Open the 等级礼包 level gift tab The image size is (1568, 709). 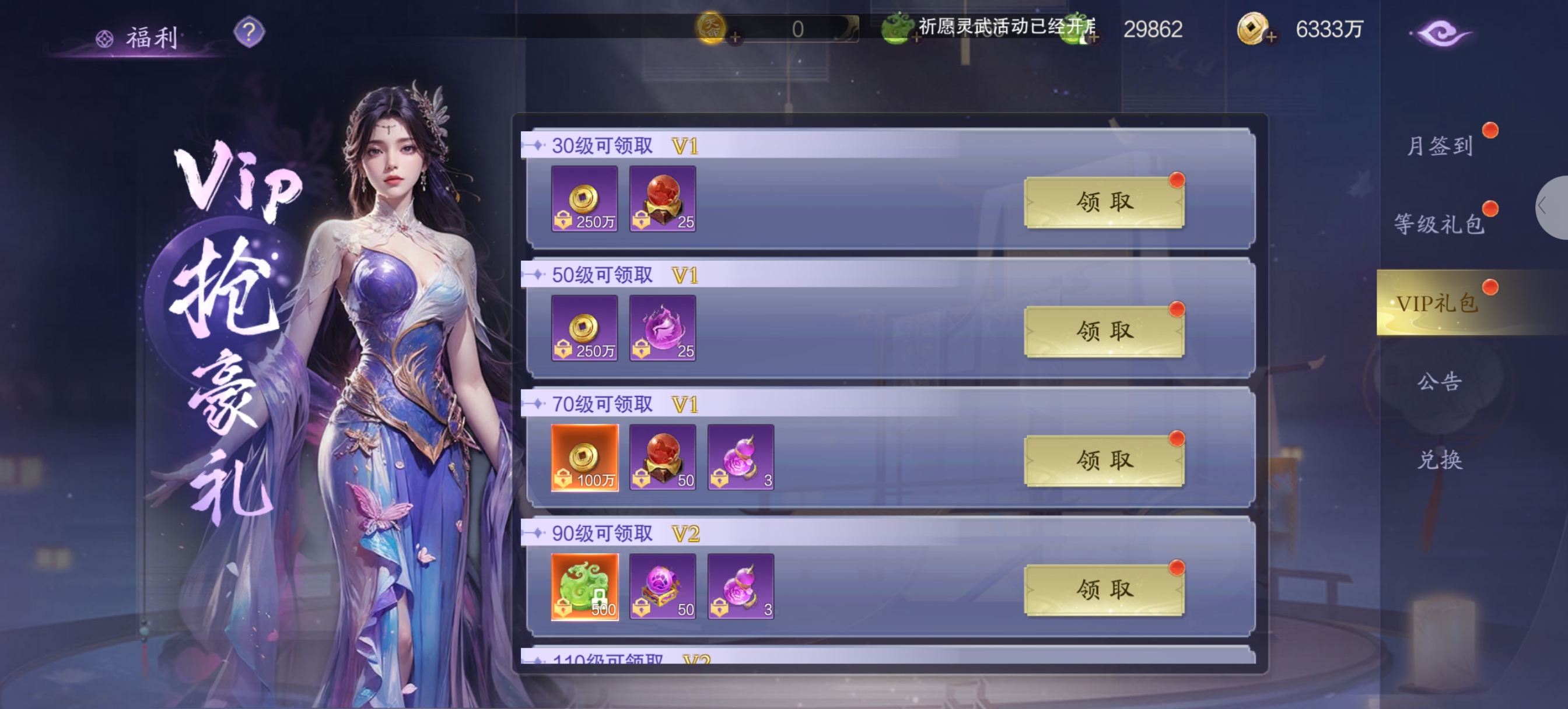[x=1440, y=224]
